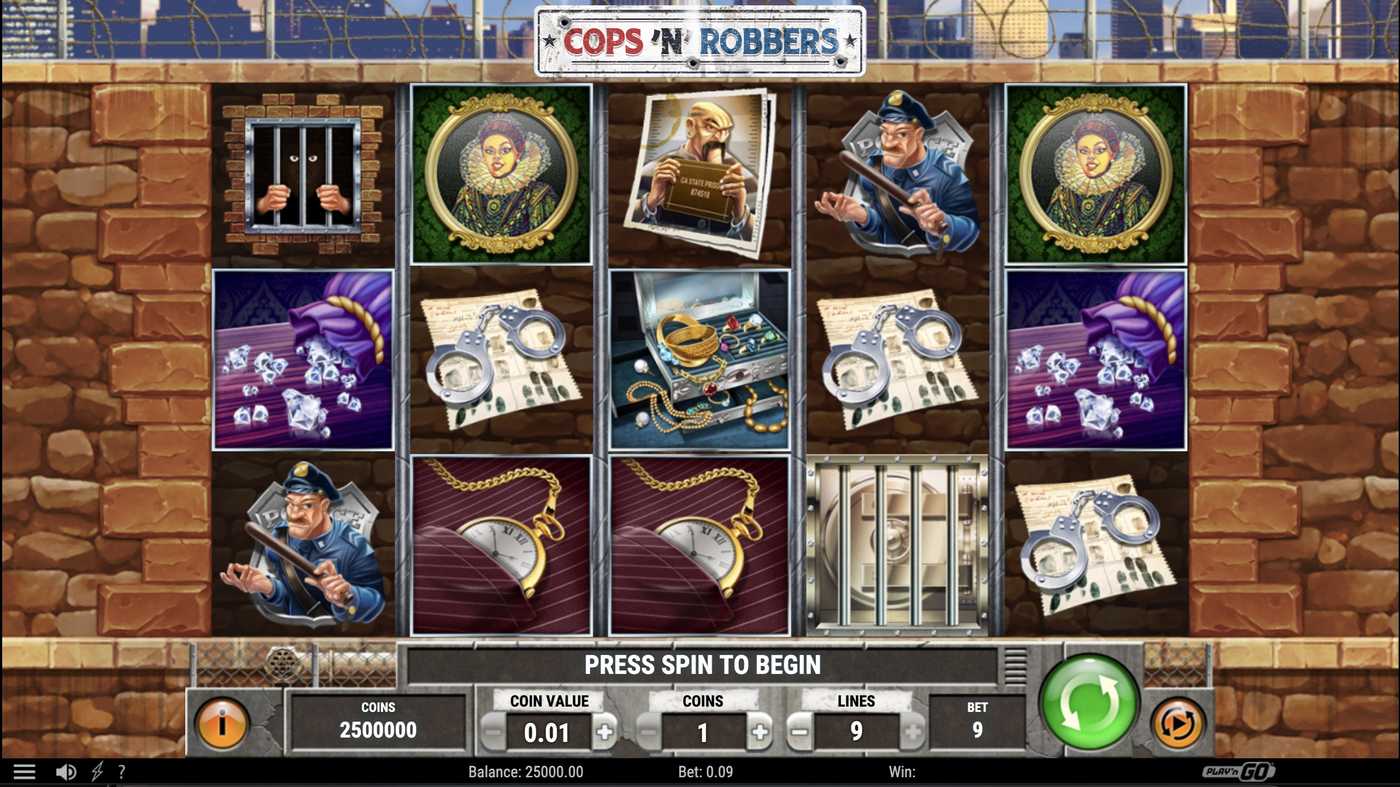Click the PRESS SPIN TO BEGIN message bar
This screenshot has width=1400, height=787.
click(700, 663)
